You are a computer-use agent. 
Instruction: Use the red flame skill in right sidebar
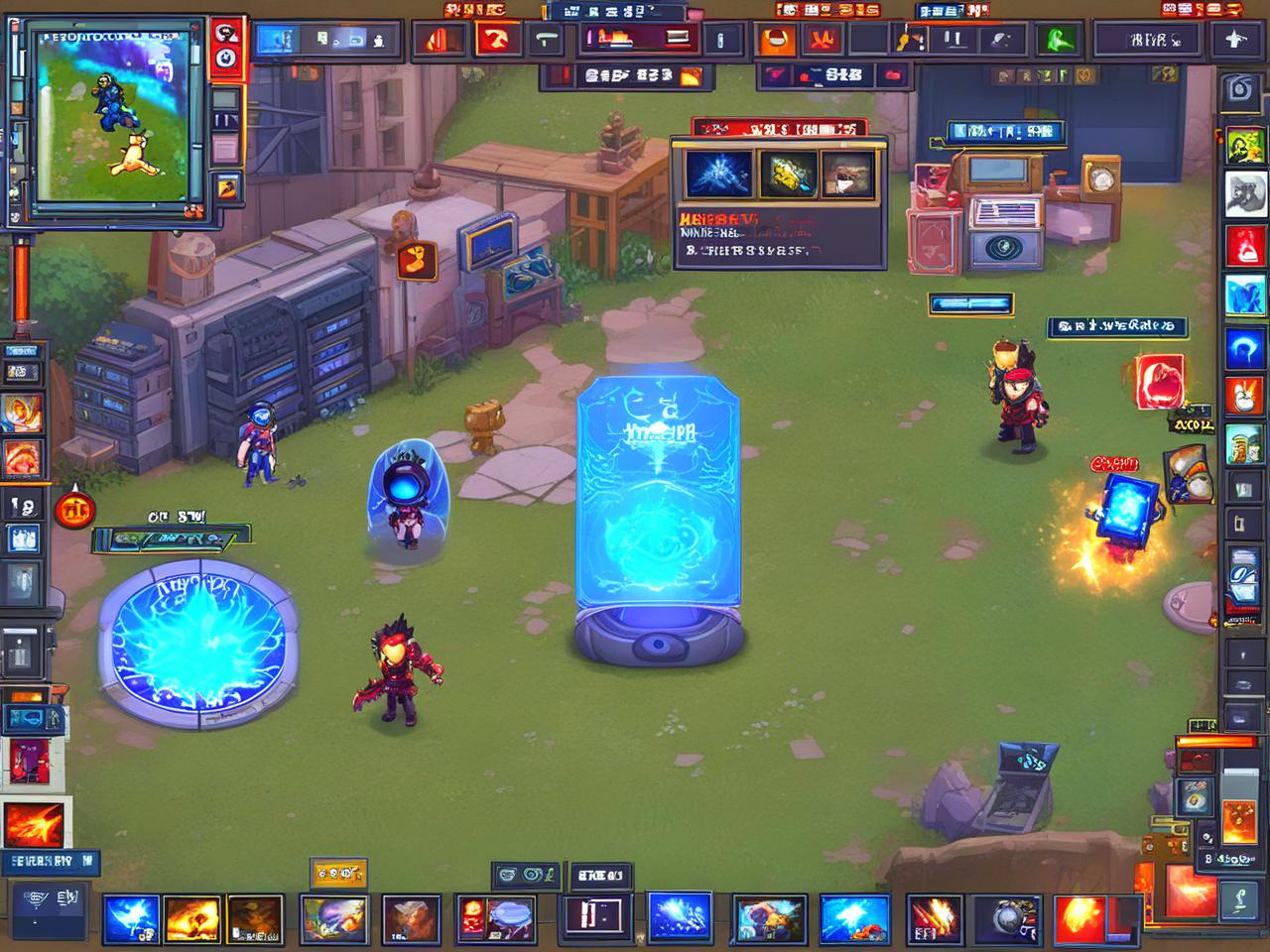pos(1244,246)
